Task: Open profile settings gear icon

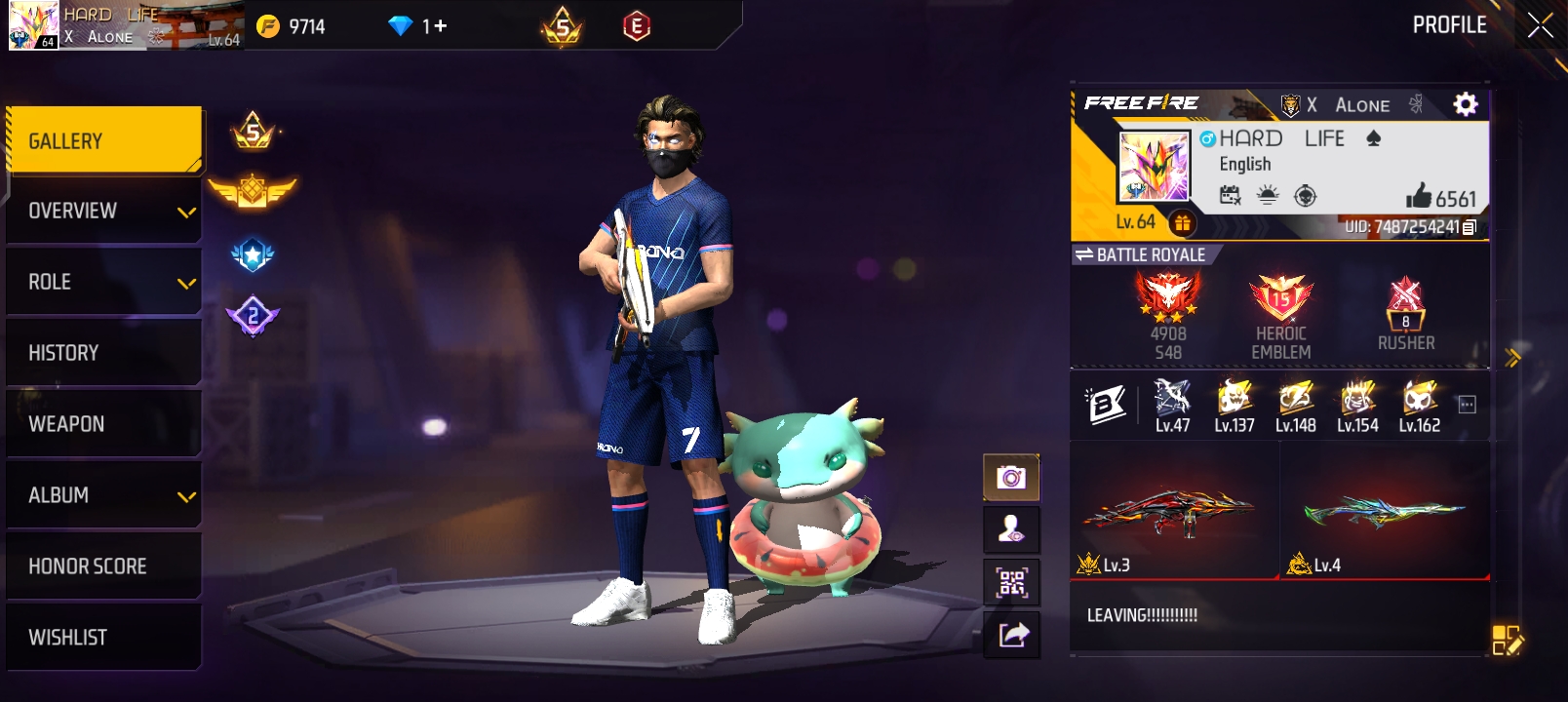Action: (1465, 104)
